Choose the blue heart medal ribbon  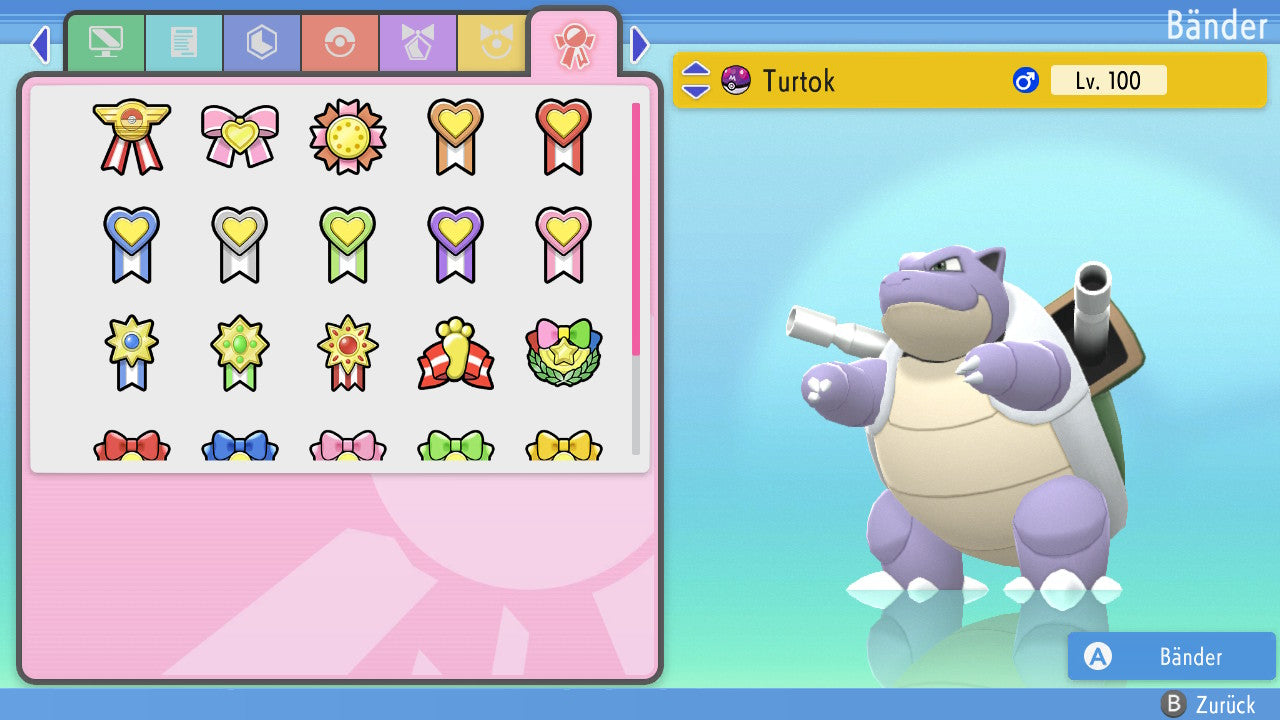point(132,244)
